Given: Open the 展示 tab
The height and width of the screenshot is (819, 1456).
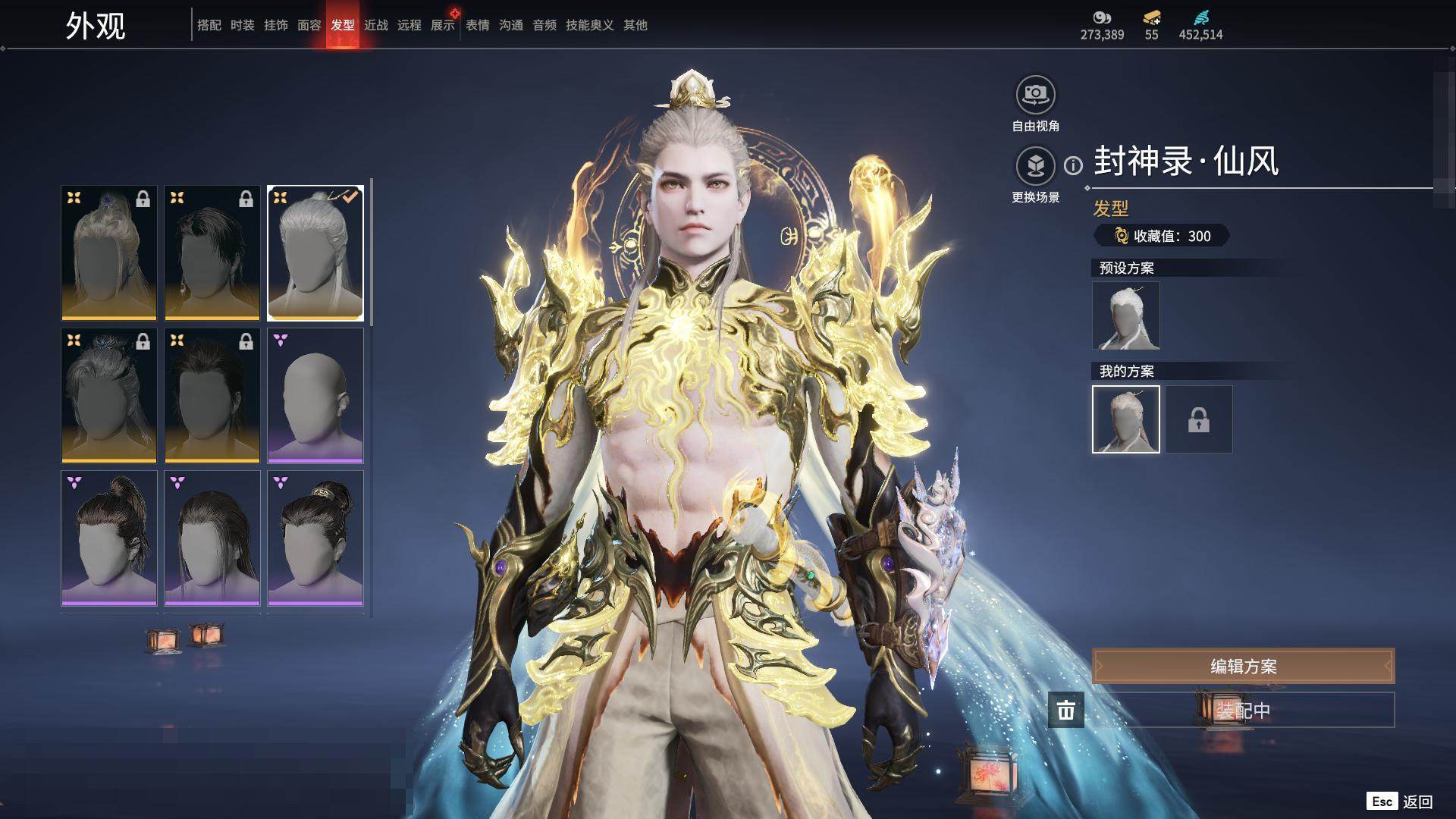Looking at the screenshot, I should point(443,25).
